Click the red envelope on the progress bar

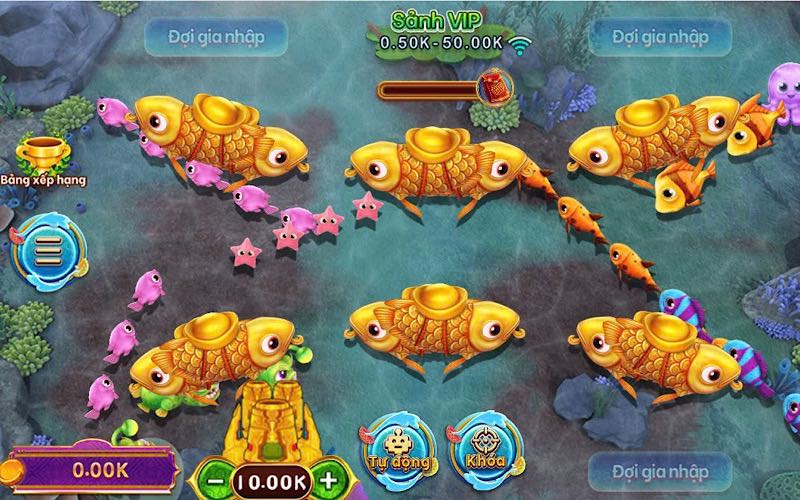494,86
